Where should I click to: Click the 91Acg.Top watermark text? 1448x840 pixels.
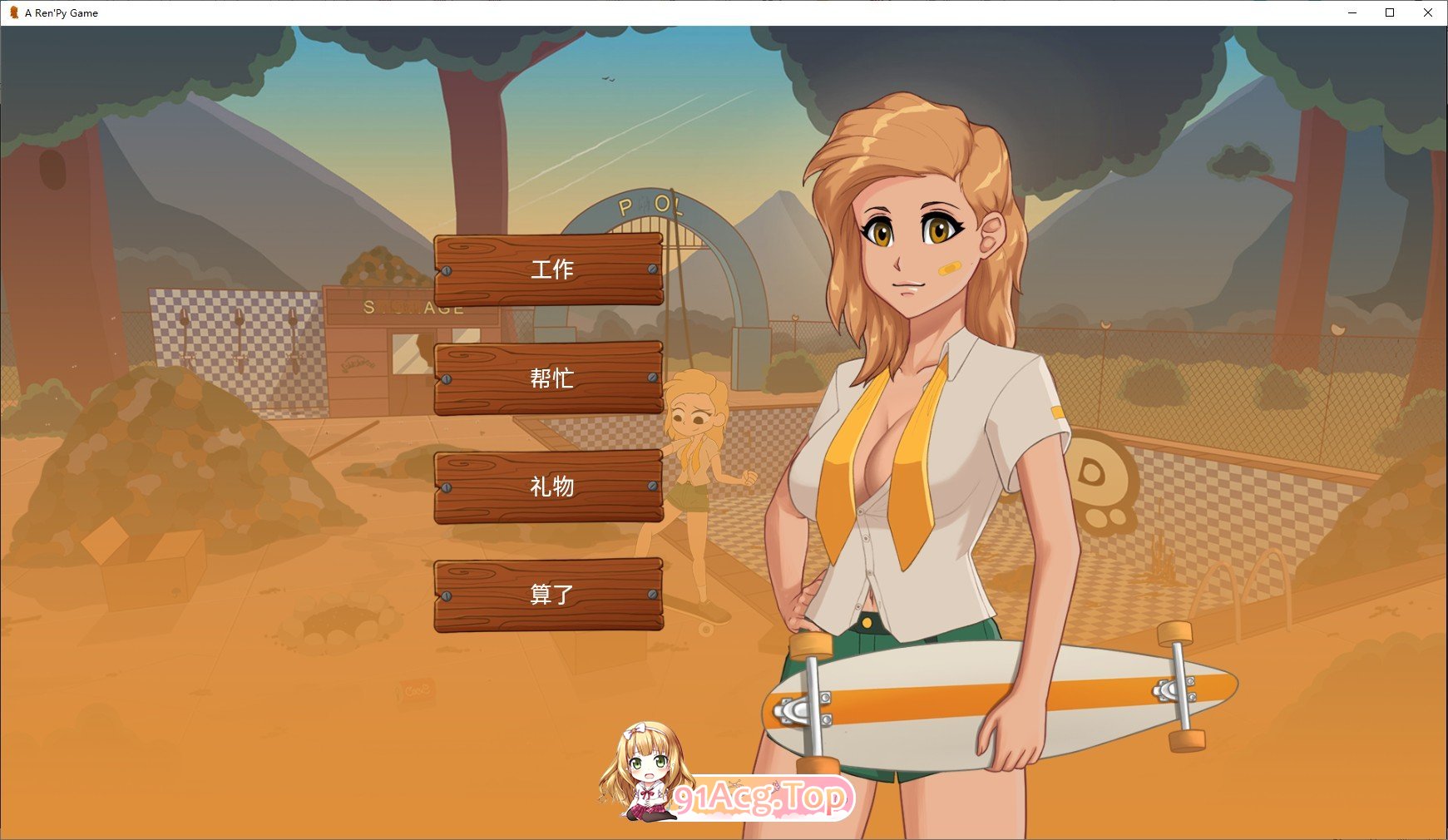(x=759, y=795)
